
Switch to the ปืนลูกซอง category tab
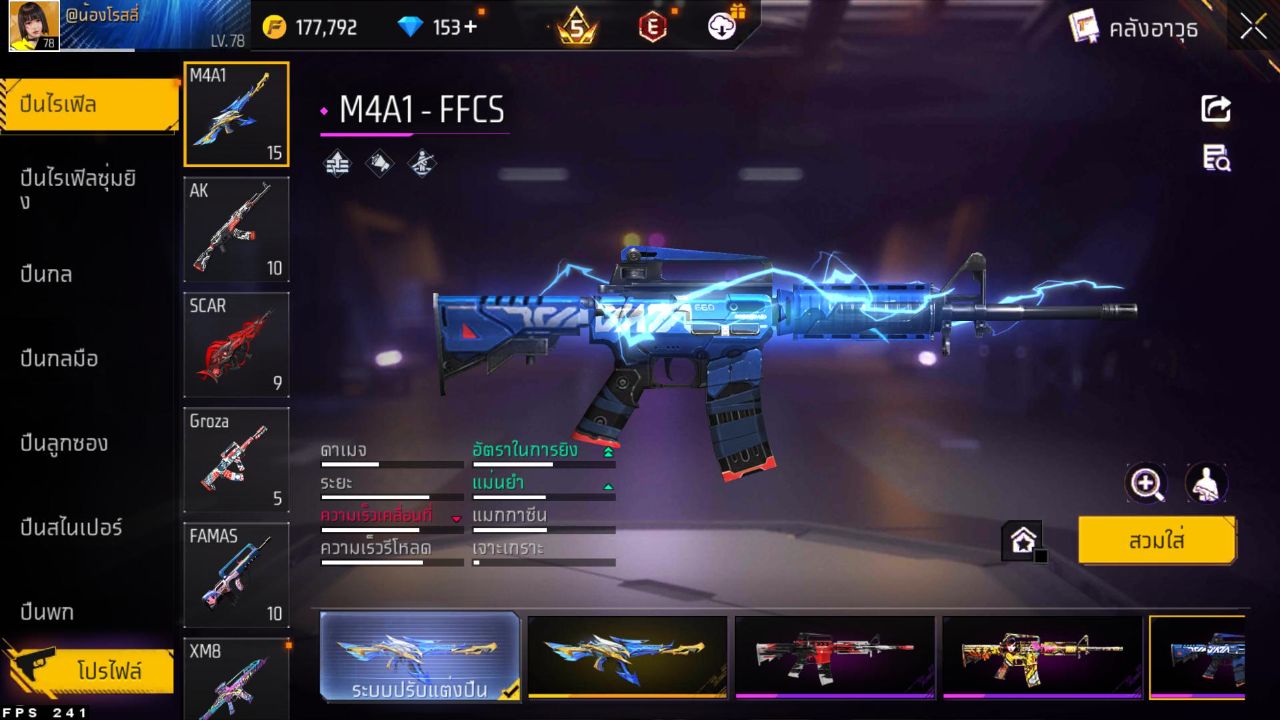60,443
